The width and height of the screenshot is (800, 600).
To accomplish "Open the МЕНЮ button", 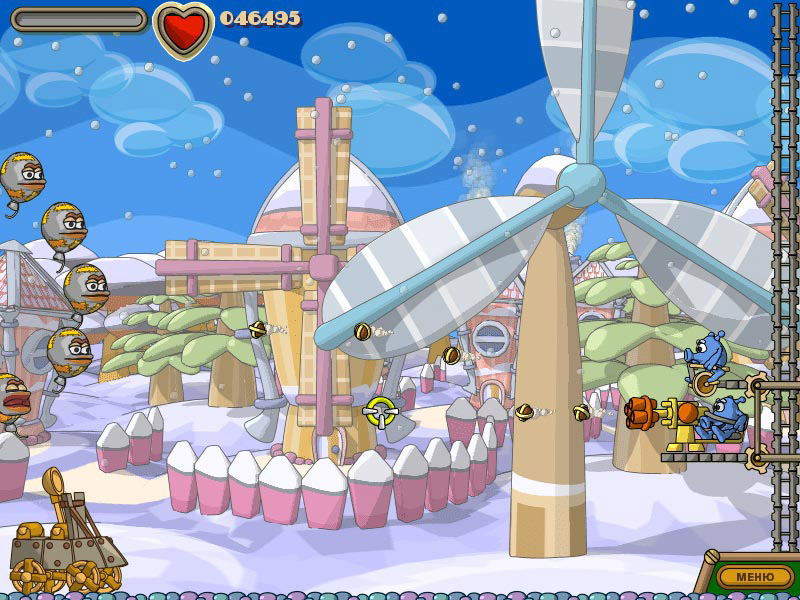I will pos(755,576).
